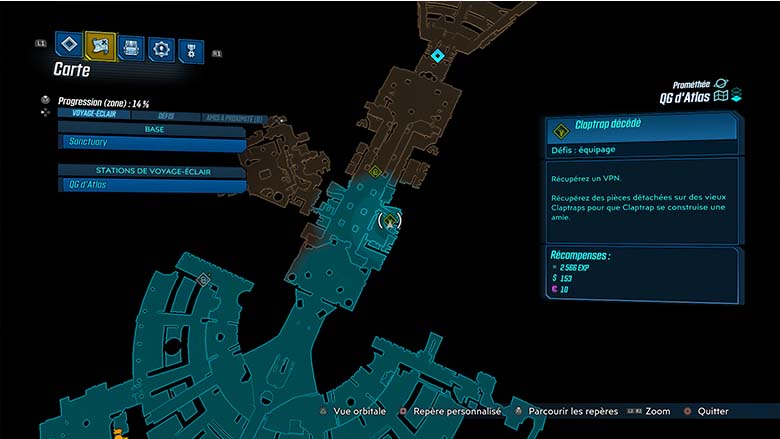Switch to the inventory chest tab
The height and width of the screenshot is (439, 780).
[131, 47]
